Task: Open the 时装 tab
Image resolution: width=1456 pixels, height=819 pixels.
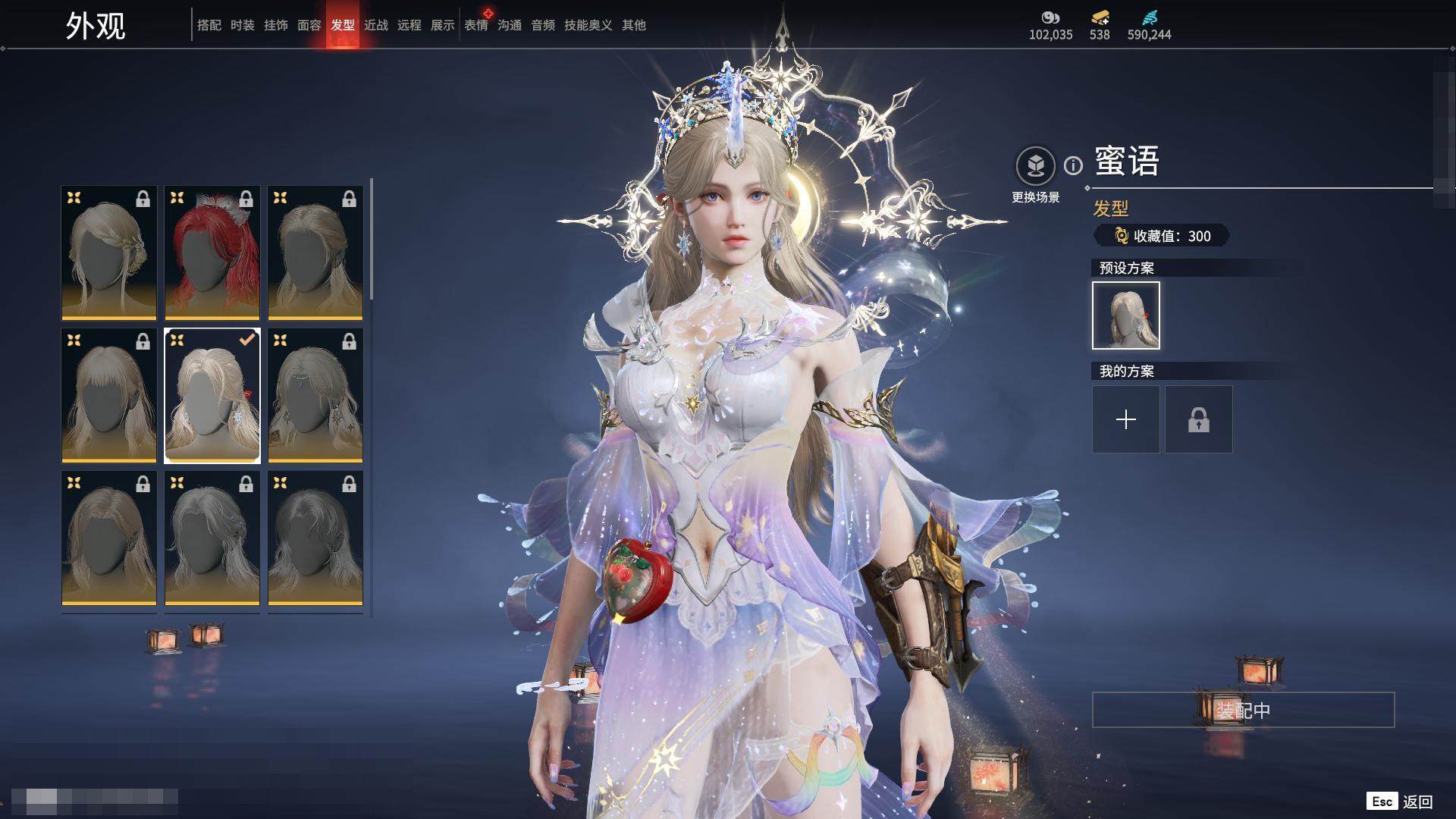Action: point(243,25)
